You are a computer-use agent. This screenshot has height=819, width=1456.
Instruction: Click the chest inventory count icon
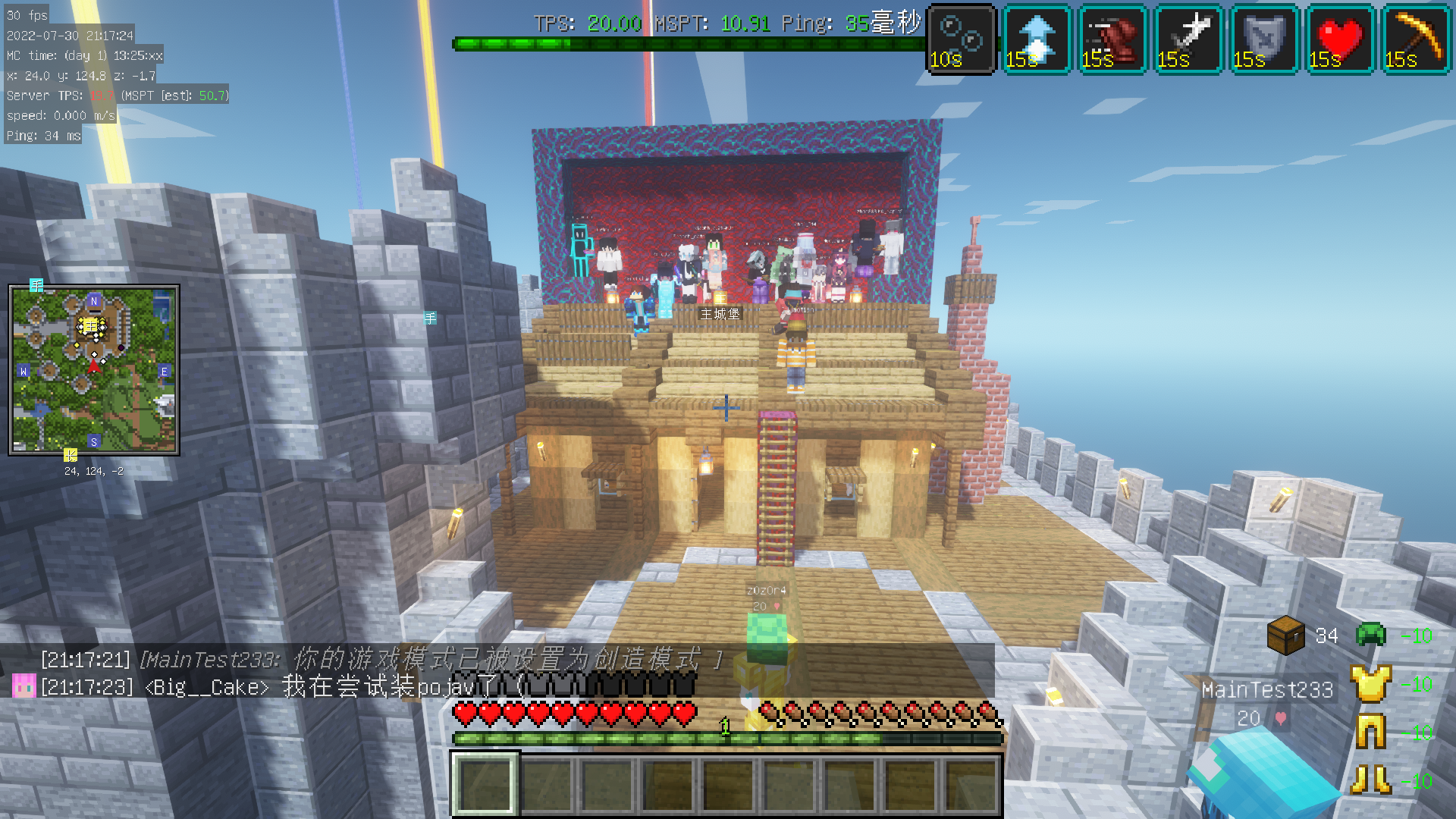pos(1285,635)
